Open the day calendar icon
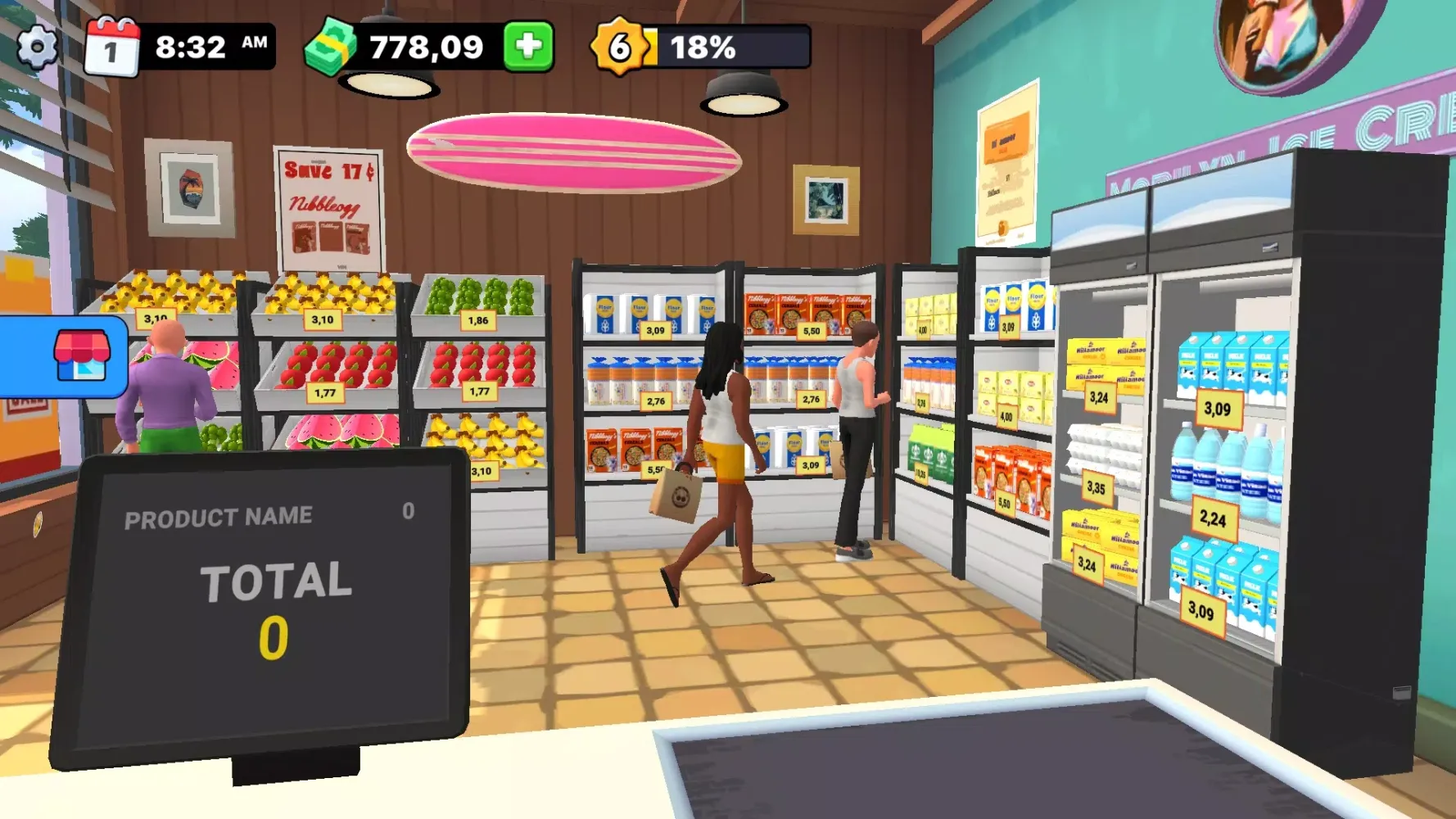 [112, 48]
